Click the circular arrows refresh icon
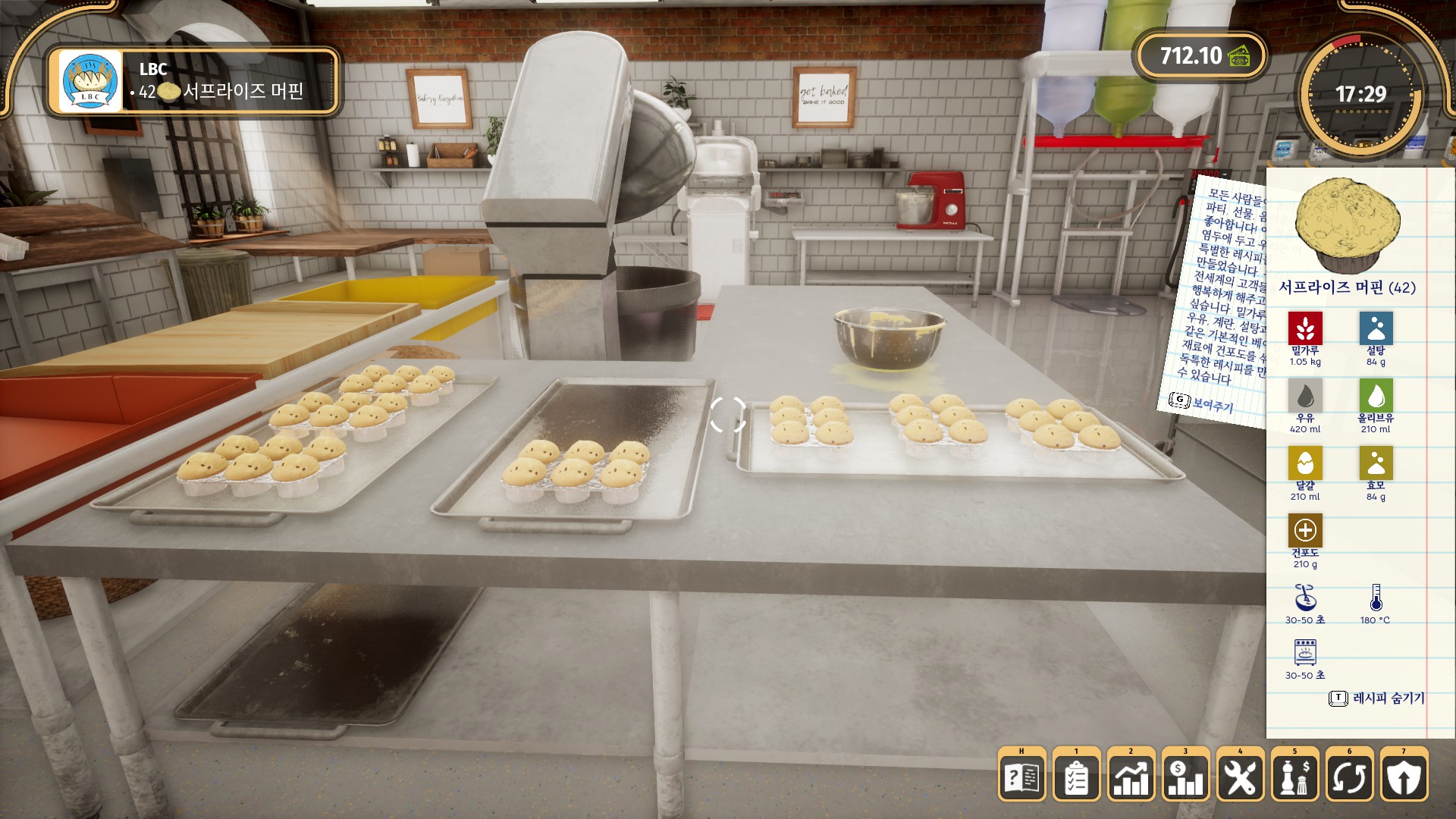This screenshot has height=819, width=1456. (x=1349, y=776)
